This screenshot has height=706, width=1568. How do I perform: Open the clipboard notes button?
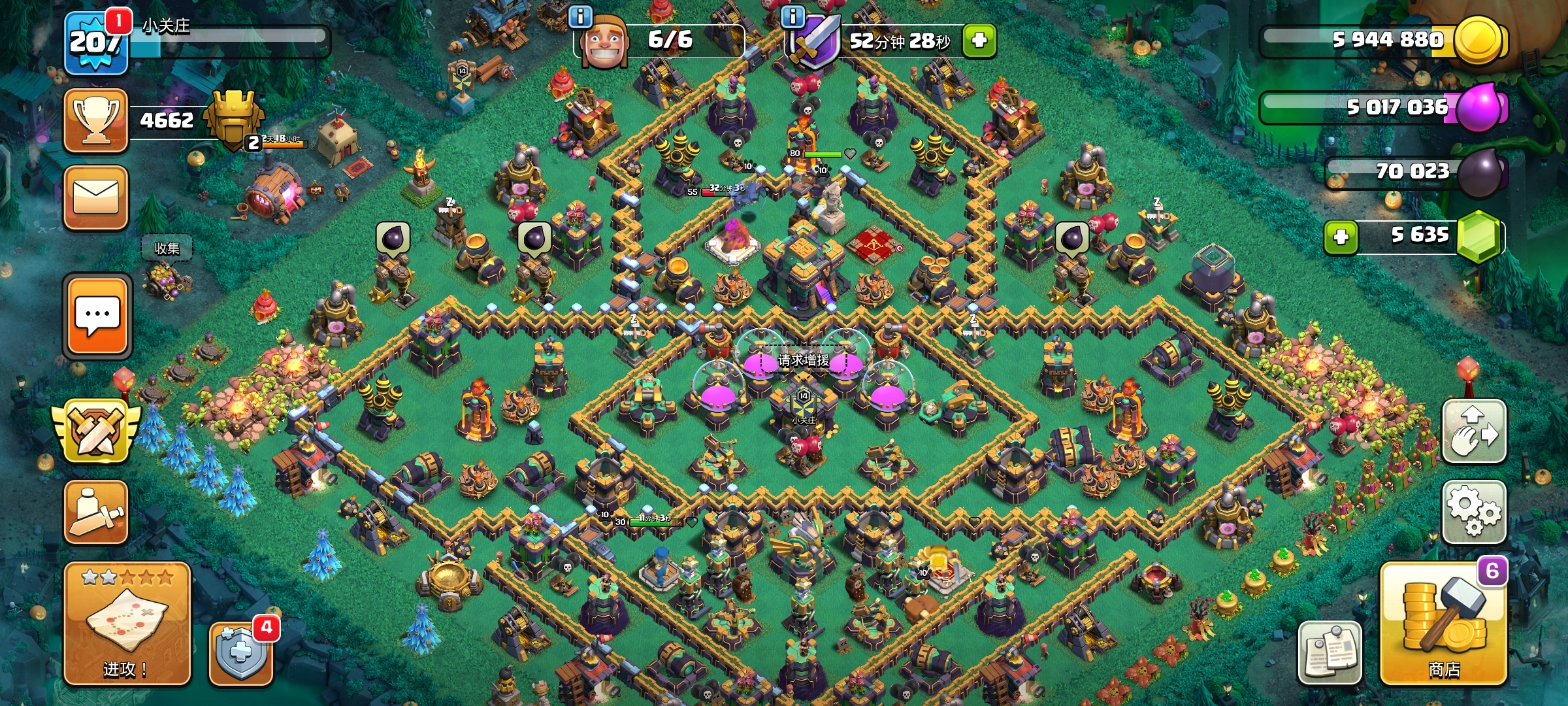click(1330, 652)
